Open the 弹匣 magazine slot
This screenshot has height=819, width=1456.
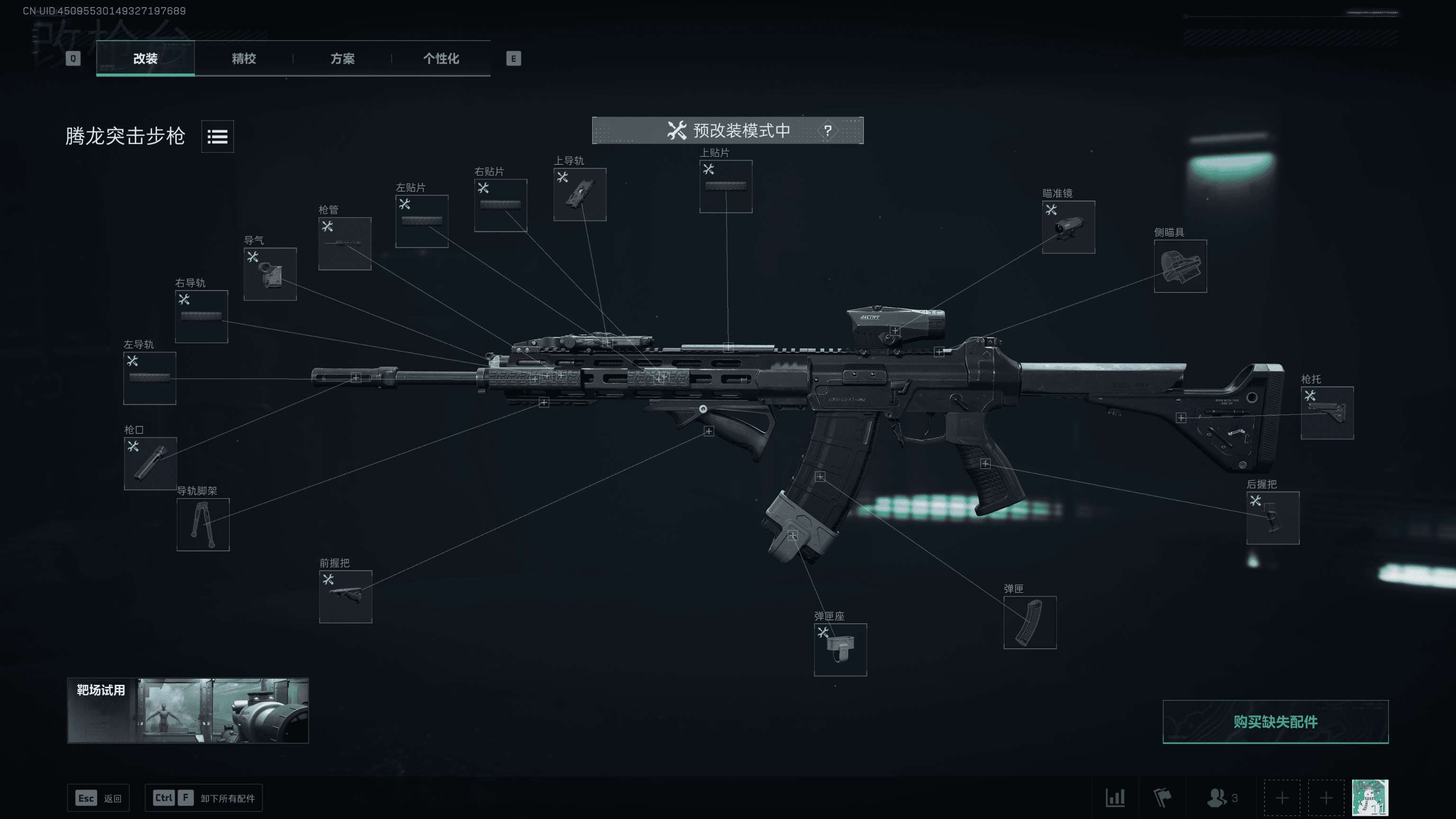(1029, 622)
